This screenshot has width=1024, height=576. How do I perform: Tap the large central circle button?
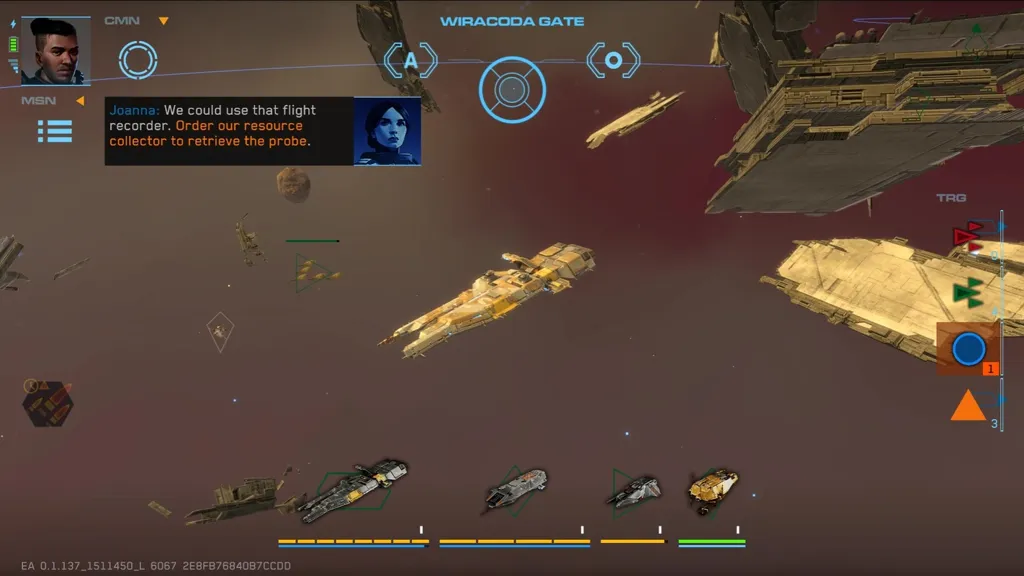(512, 90)
